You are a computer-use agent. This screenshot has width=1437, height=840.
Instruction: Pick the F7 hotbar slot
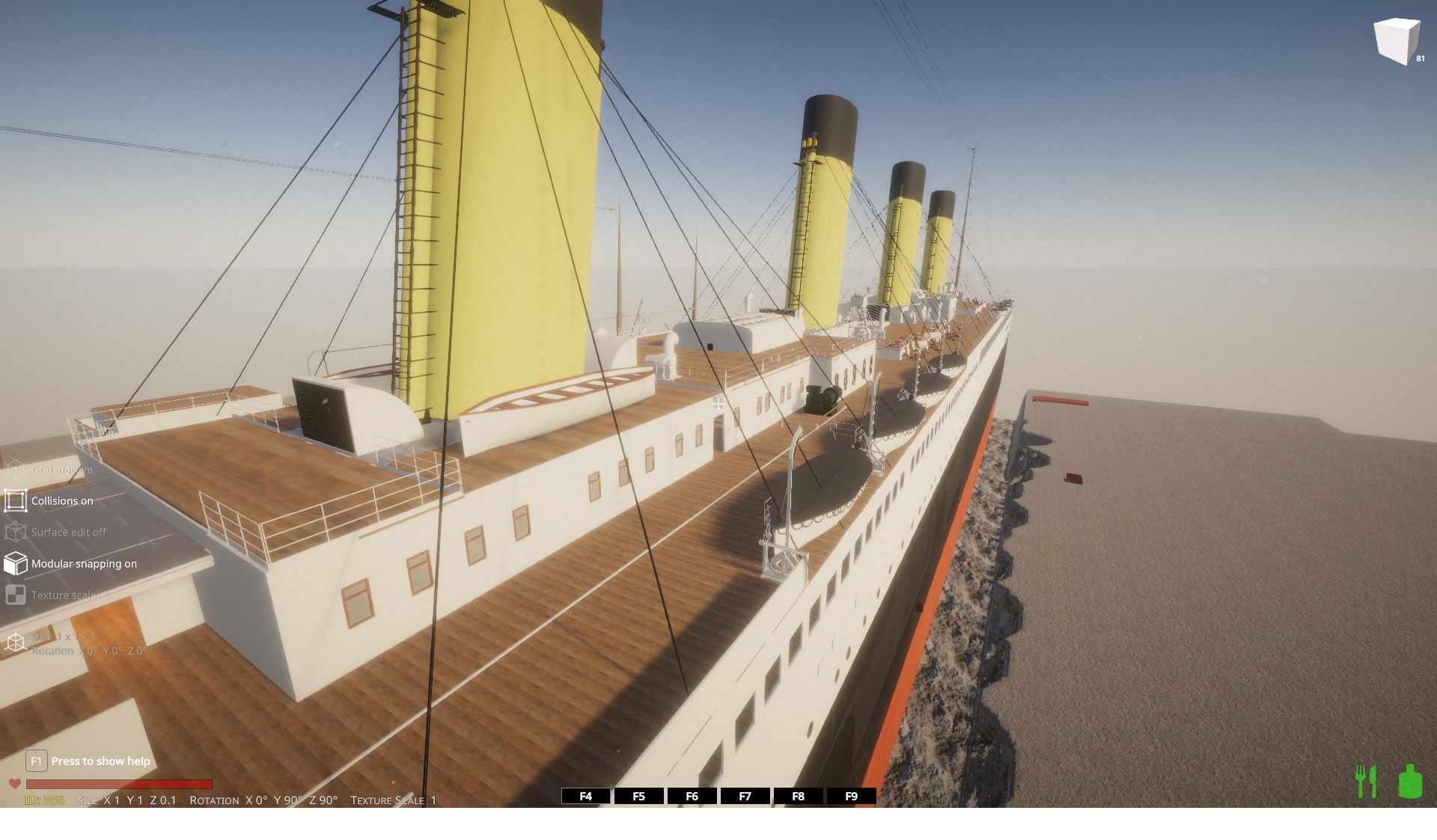(x=745, y=796)
